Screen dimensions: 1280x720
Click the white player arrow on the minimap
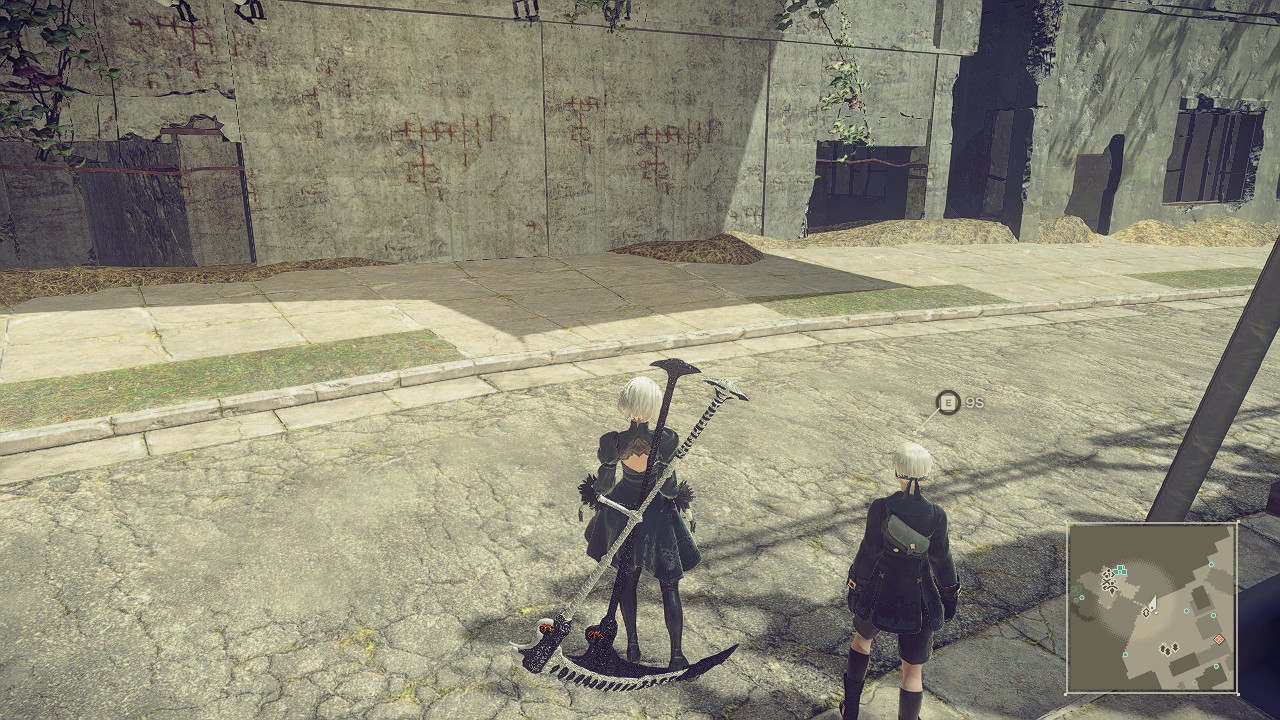click(1153, 603)
